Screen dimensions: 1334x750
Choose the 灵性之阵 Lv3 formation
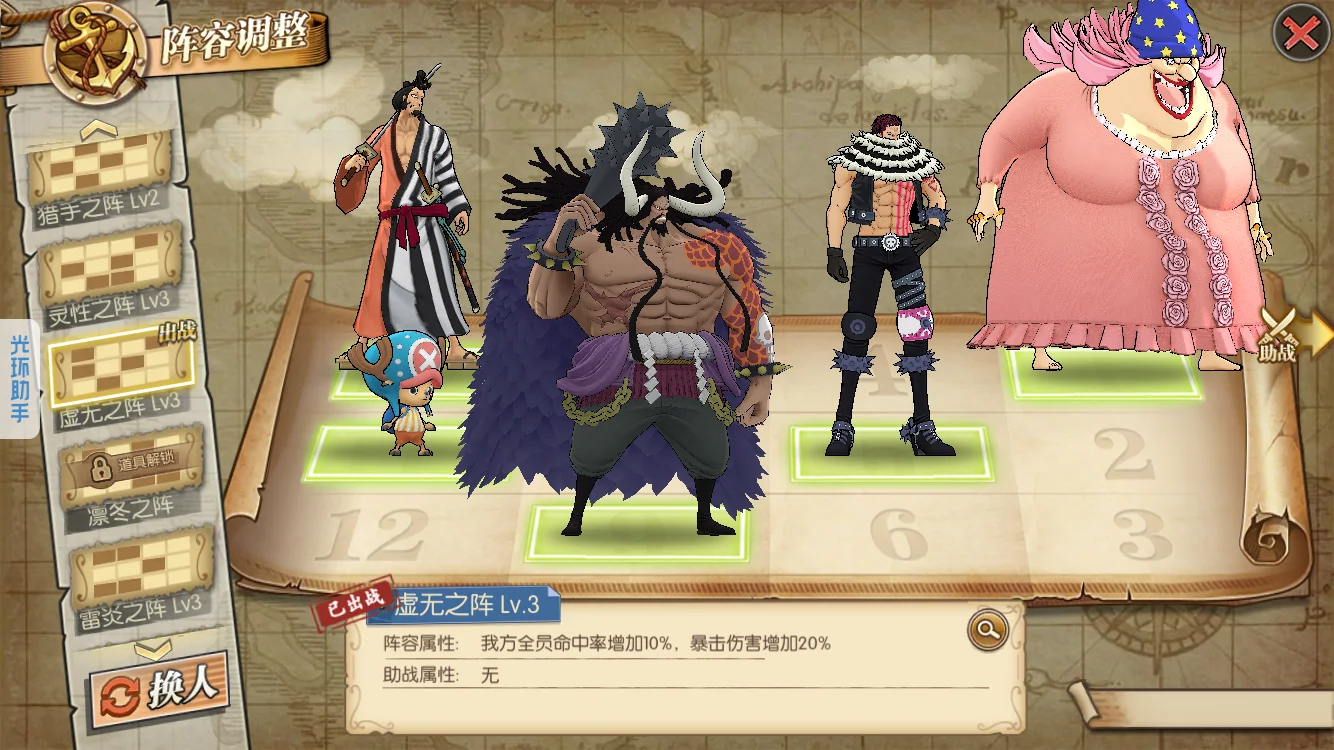[112, 270]
